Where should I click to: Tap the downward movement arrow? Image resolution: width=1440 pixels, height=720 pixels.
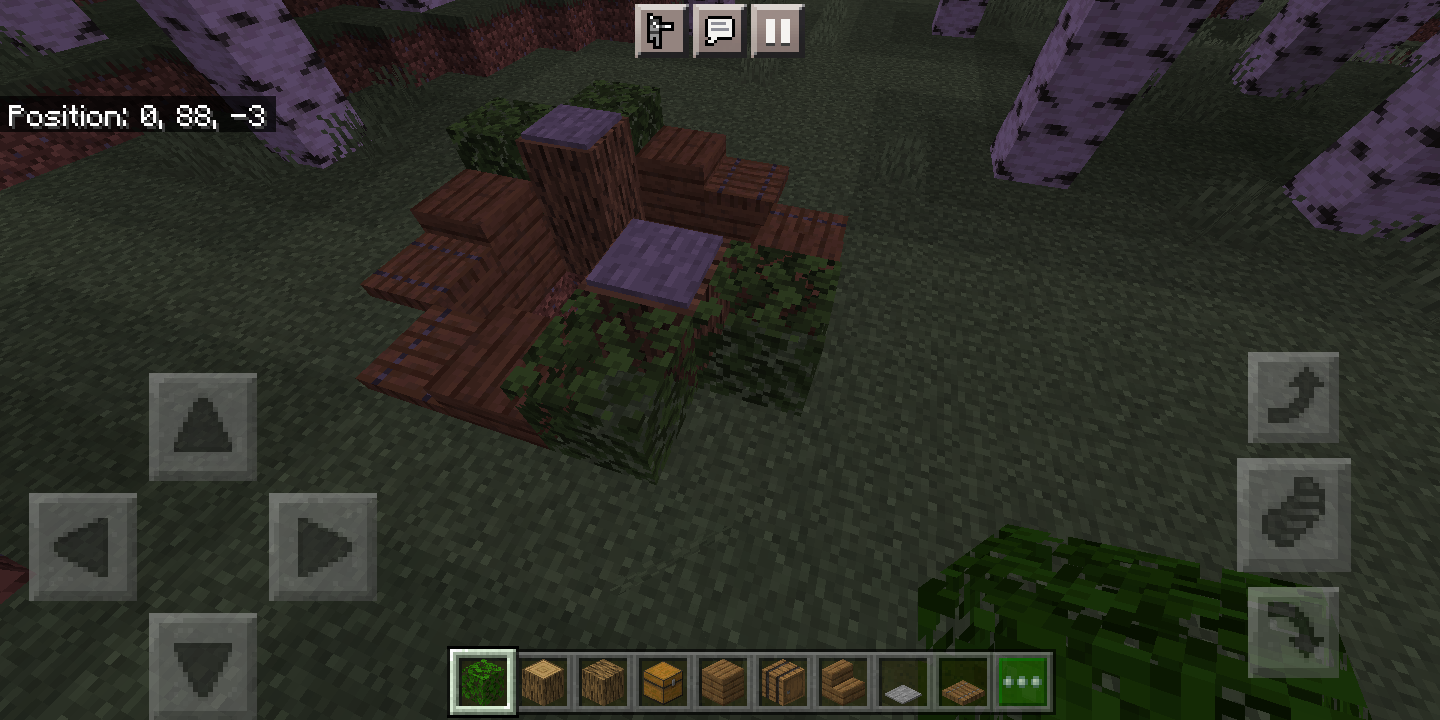tap(202, 665)
